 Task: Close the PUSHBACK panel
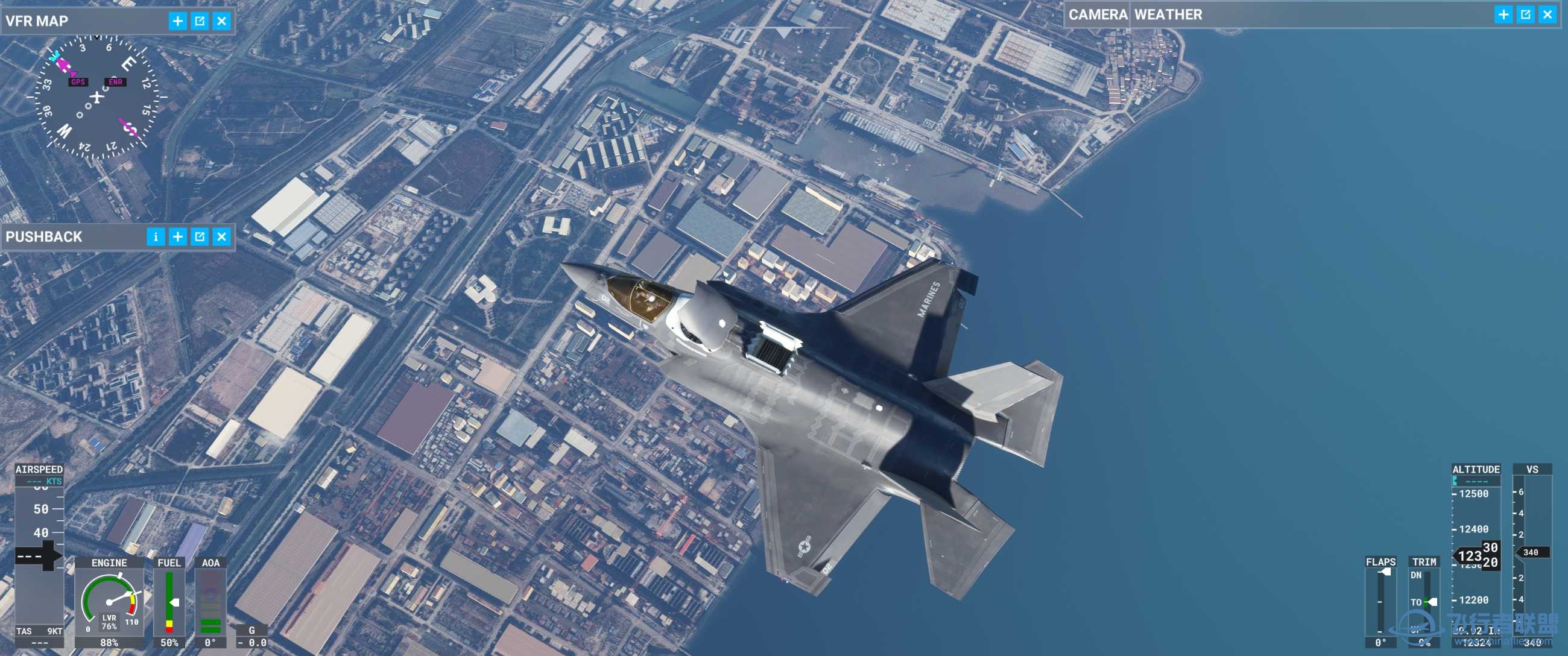tap(222, 237)
